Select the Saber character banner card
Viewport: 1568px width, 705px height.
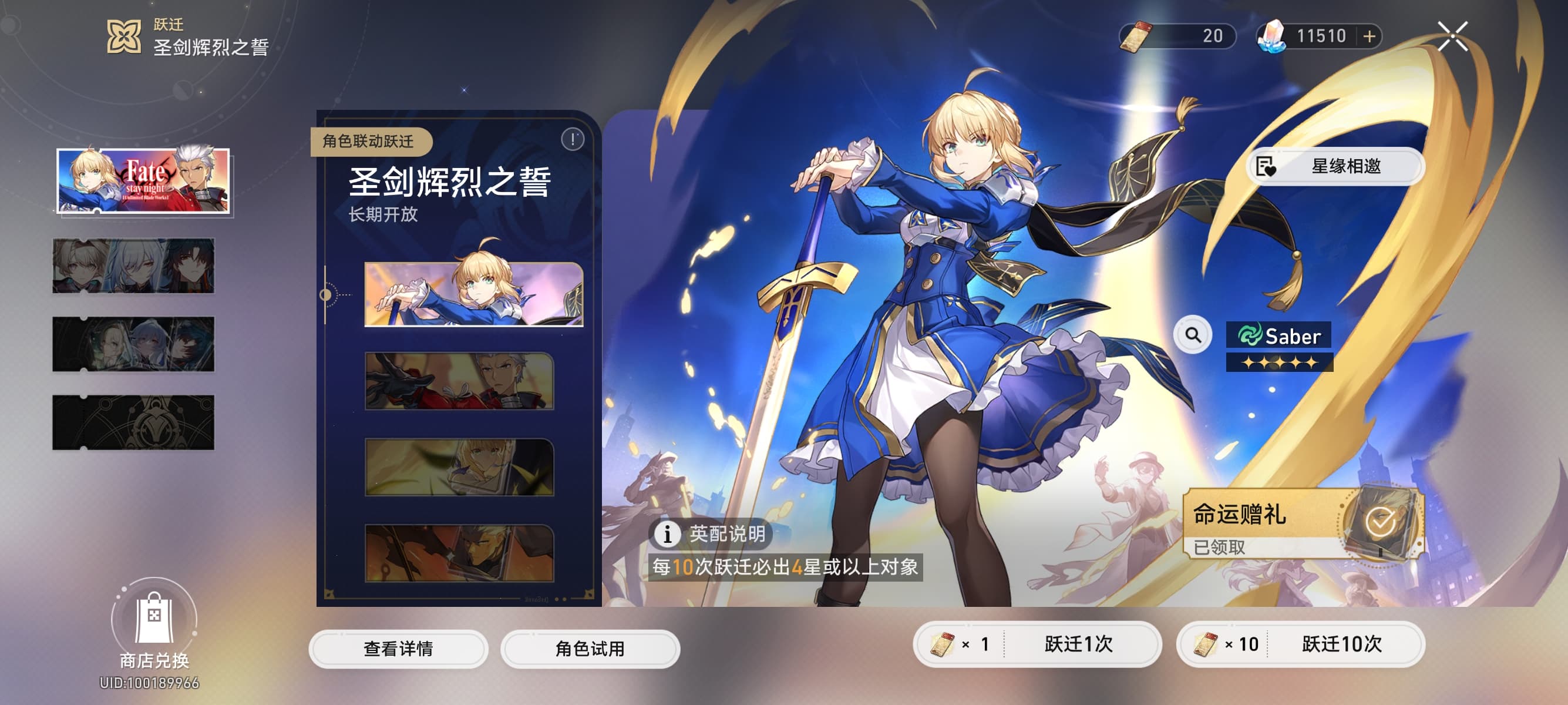pos(473,294)
